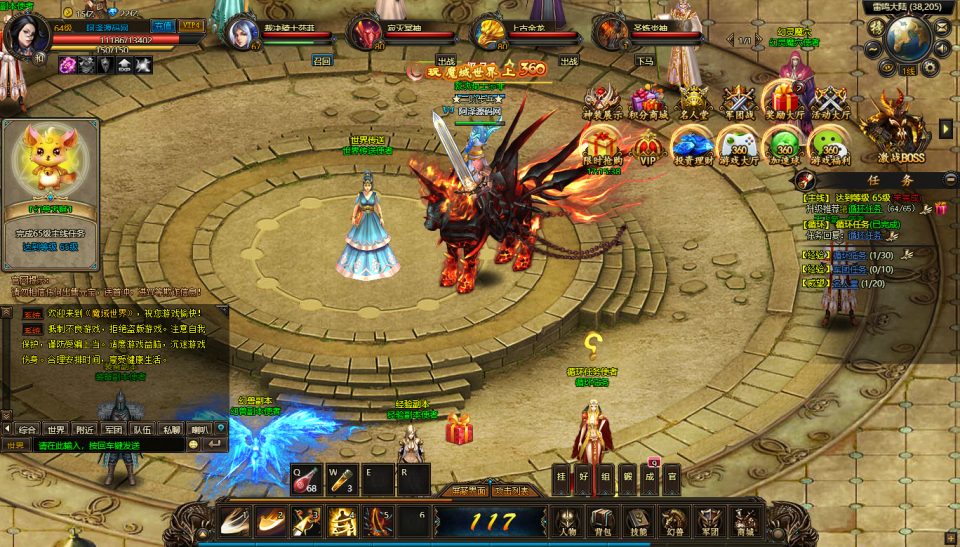Open the 积分商城 points shop

[x=648, y=102]
